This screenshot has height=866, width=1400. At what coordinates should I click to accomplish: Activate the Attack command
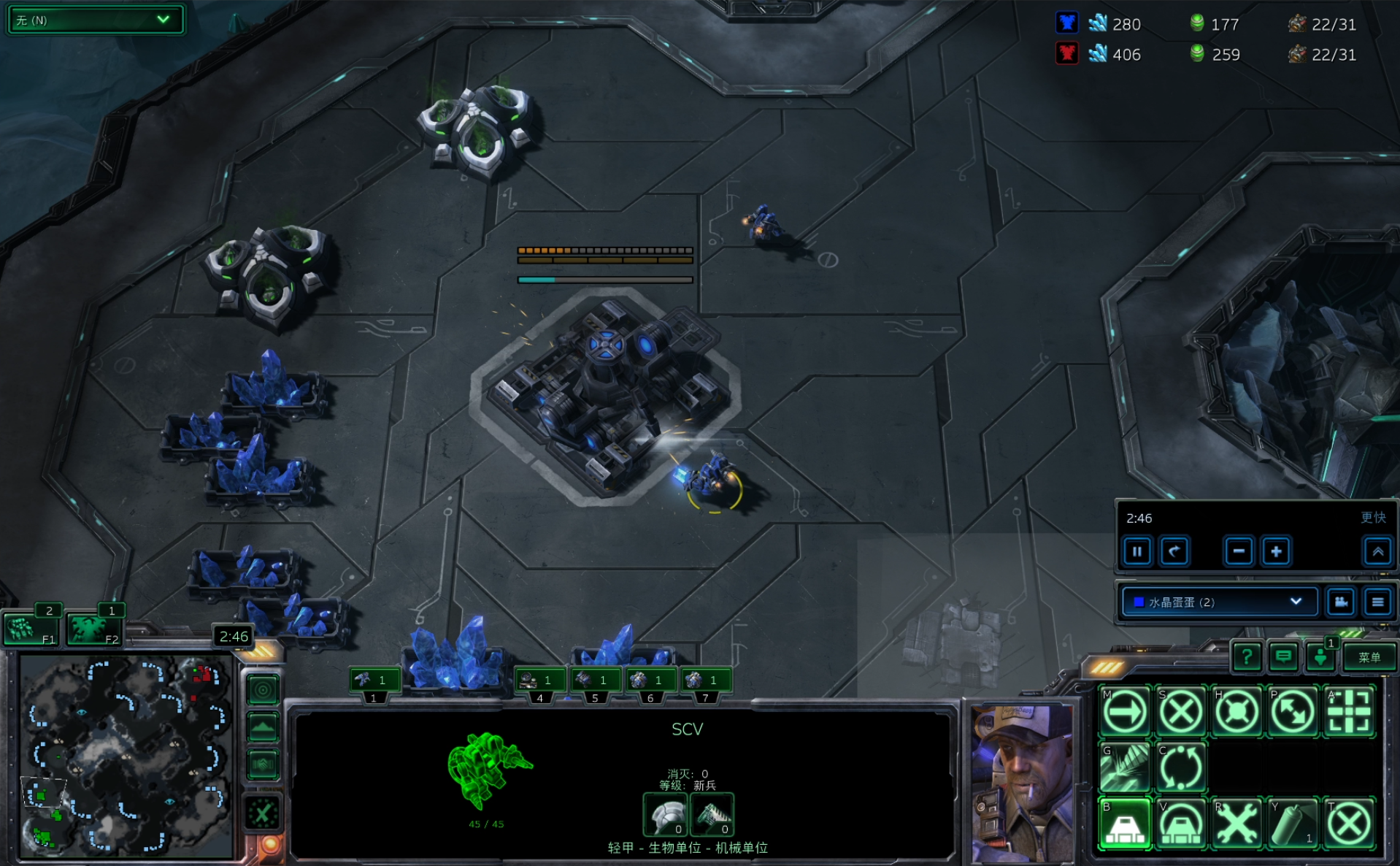coord(1348,710)
